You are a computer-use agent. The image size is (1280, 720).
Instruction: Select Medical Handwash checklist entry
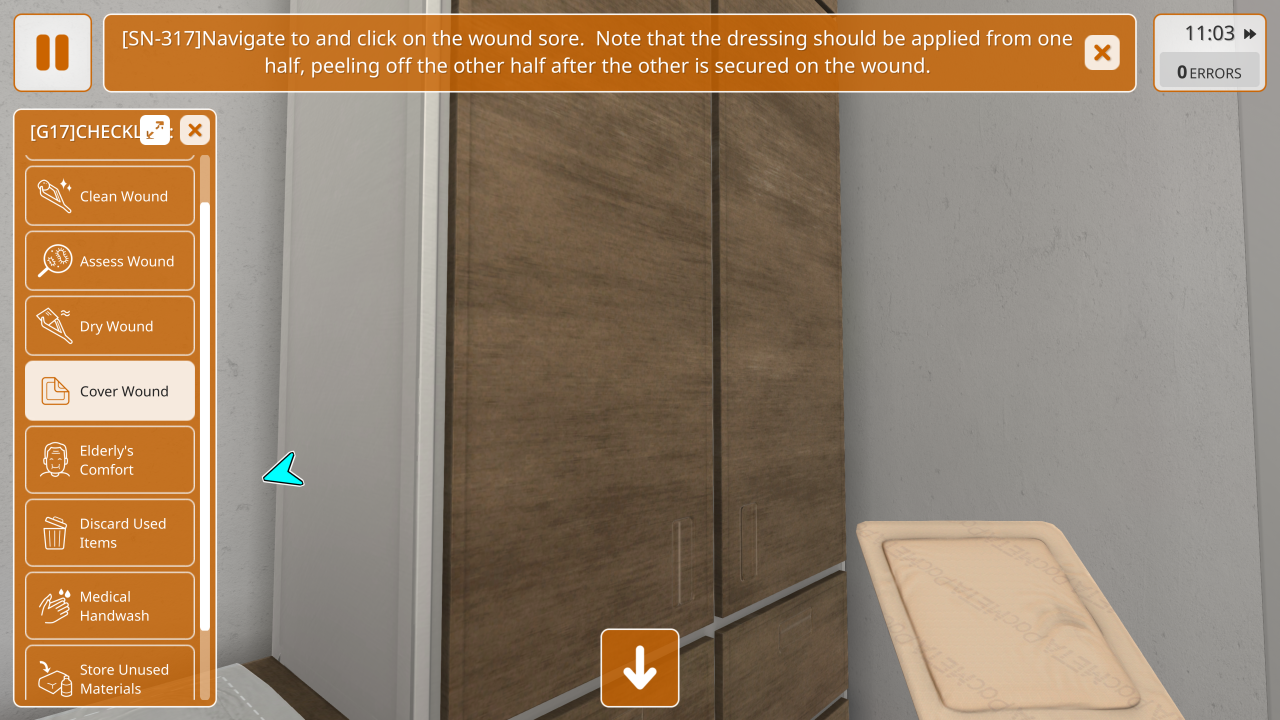point(110,606)
